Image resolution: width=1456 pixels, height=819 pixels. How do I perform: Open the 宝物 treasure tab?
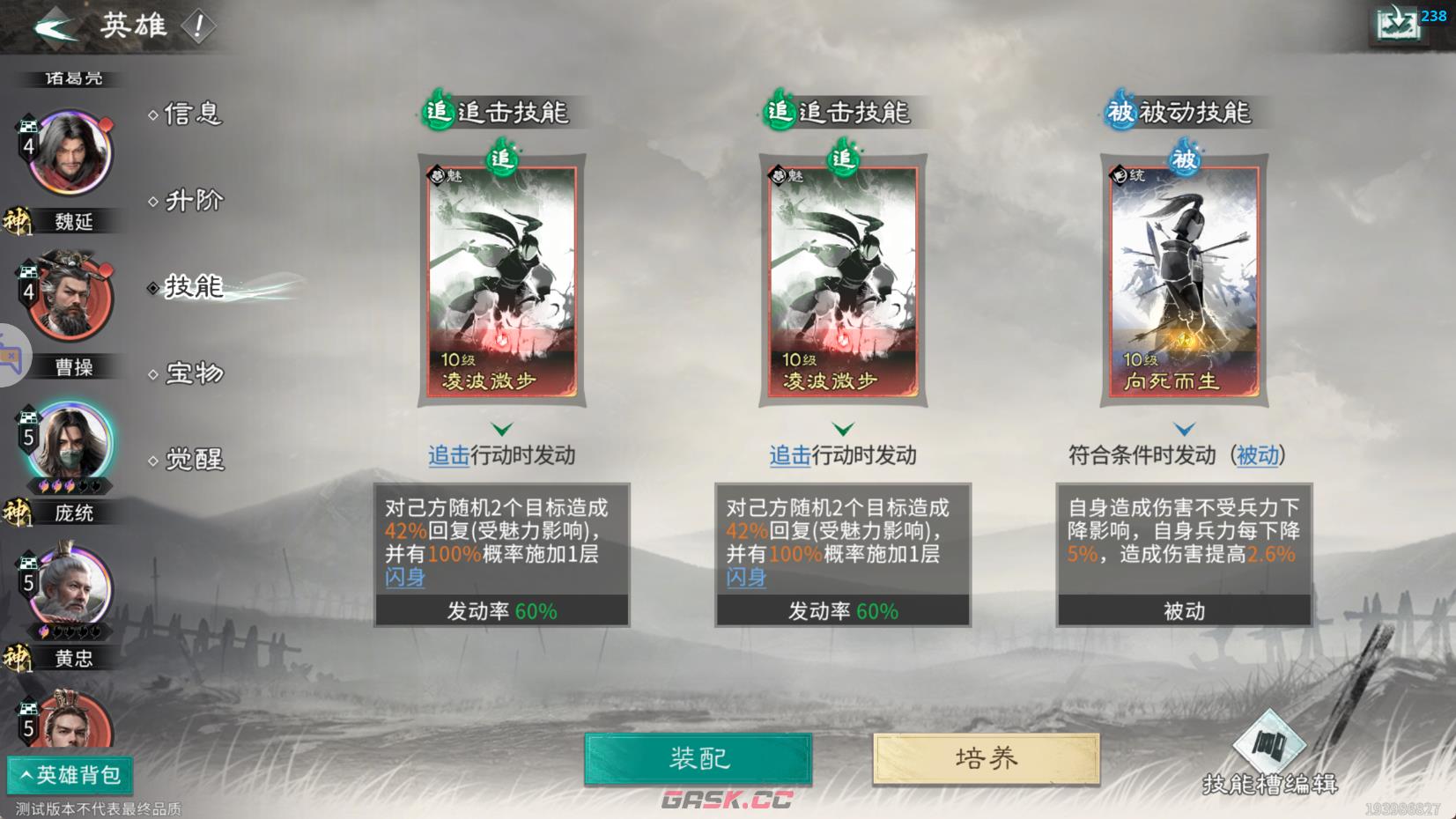(192, 373)
